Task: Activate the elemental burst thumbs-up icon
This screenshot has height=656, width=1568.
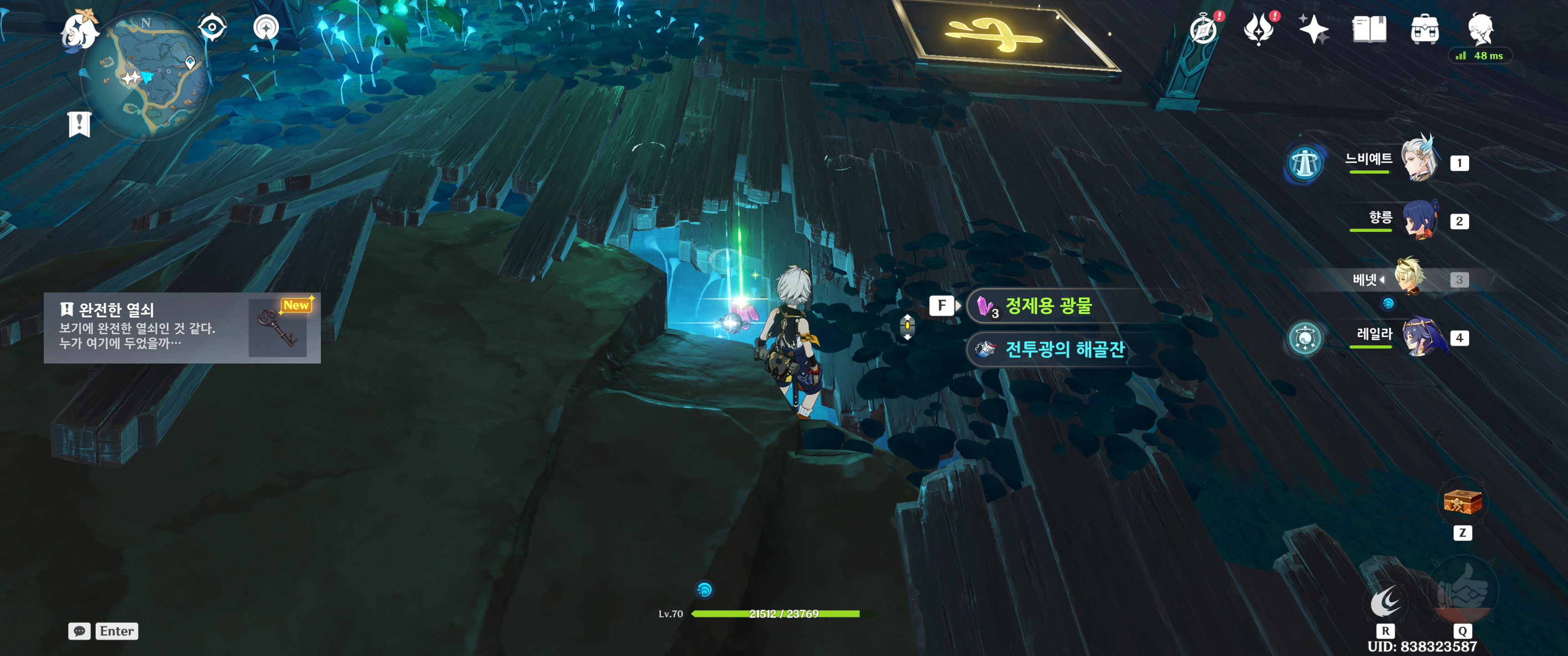Action: pyautogui.click(x=1462, y=591)
